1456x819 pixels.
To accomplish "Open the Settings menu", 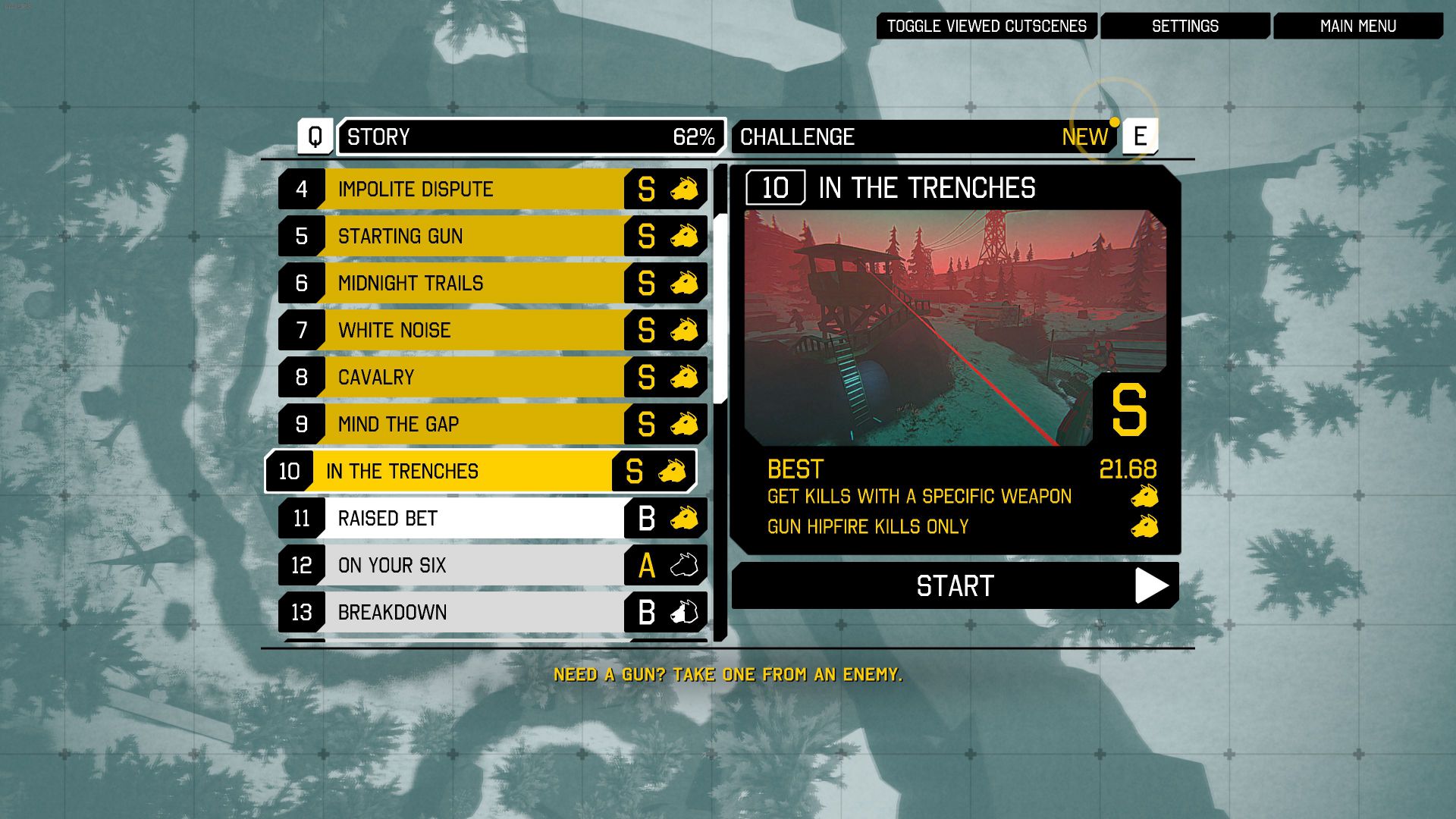I will (1185, 27).
